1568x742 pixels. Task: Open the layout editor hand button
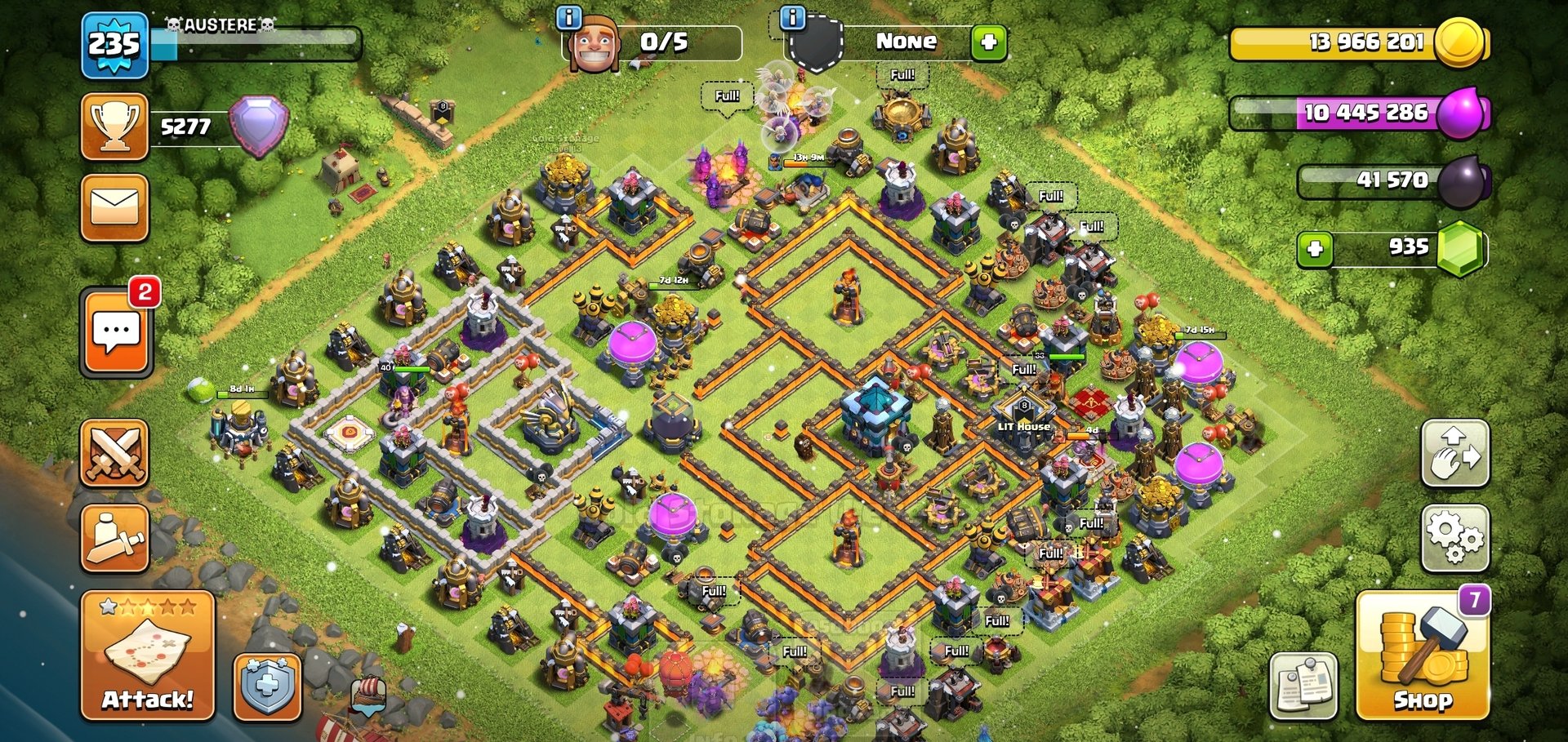point(1455,453)
